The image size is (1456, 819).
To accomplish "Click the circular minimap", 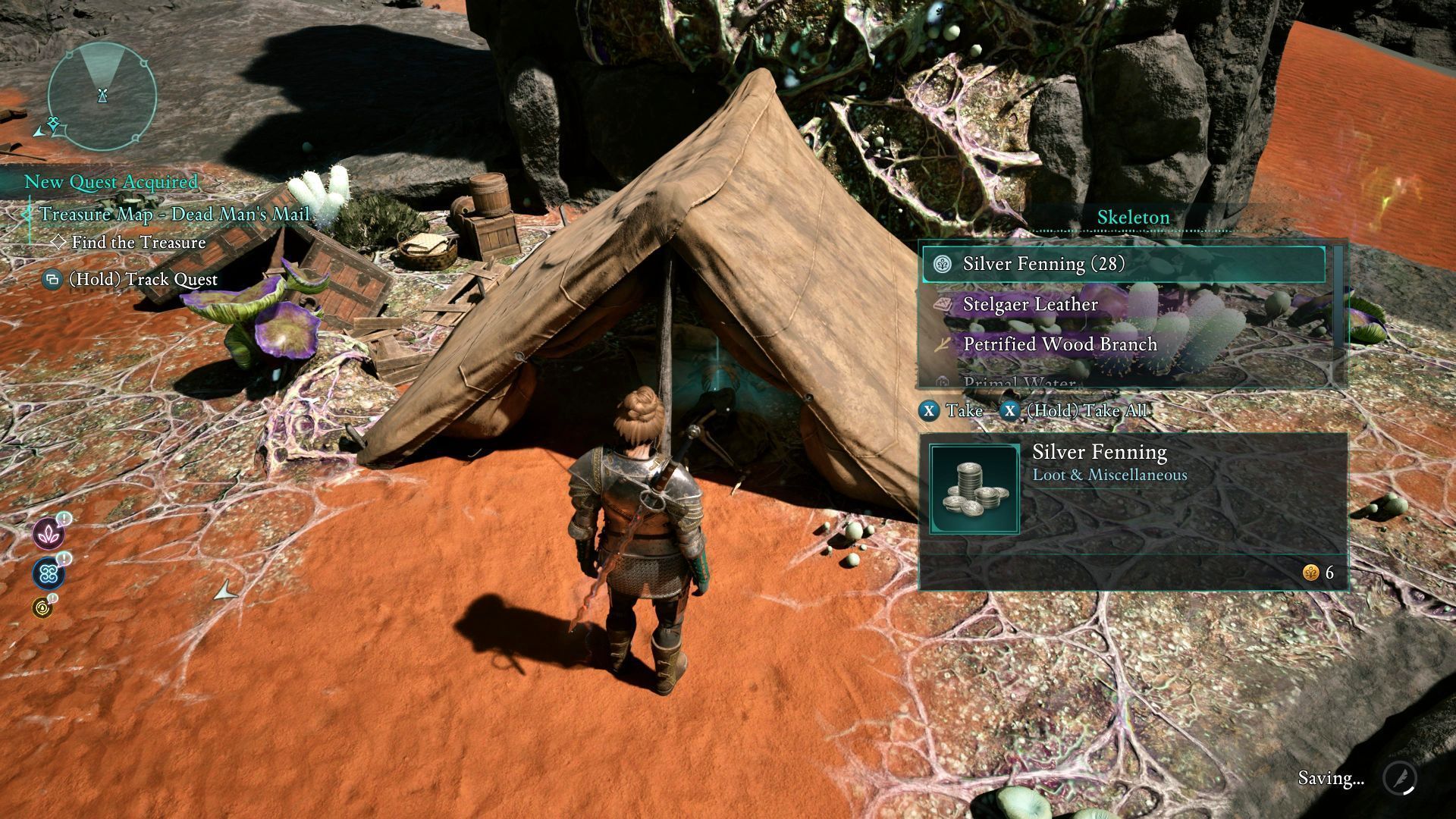I will (x=102, y=96).
